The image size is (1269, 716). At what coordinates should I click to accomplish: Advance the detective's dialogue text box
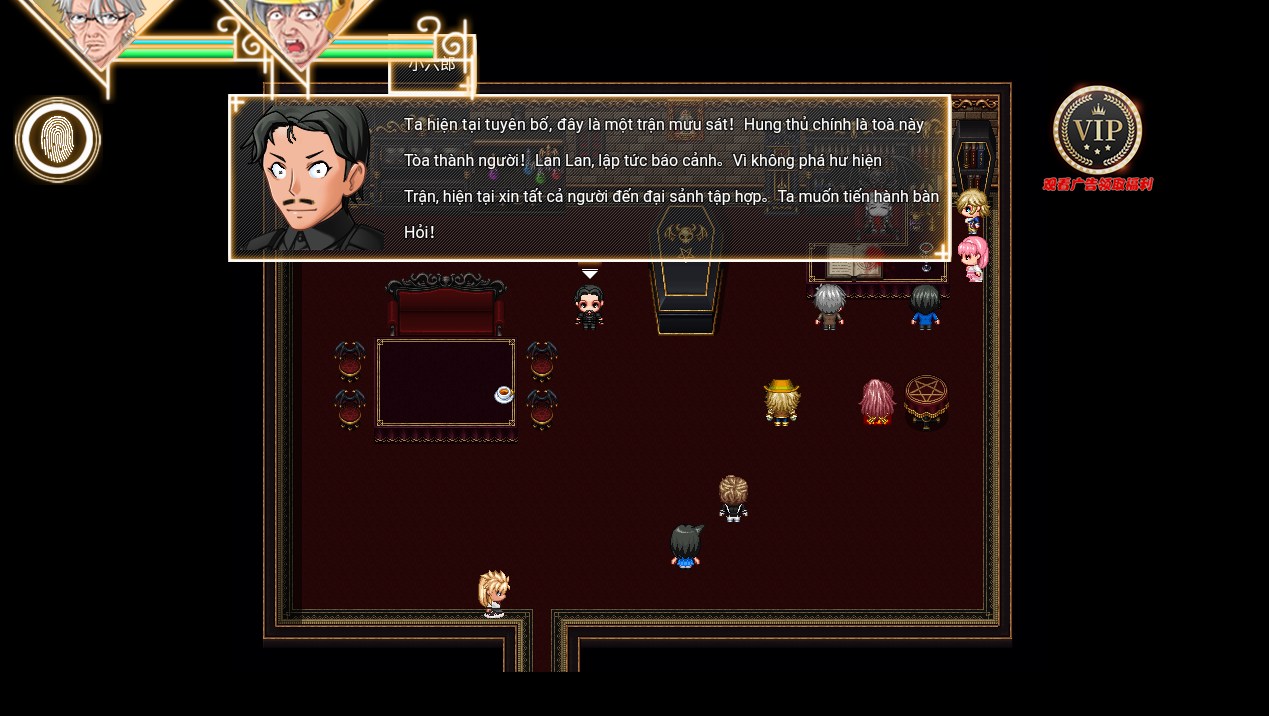pos(590,178)
